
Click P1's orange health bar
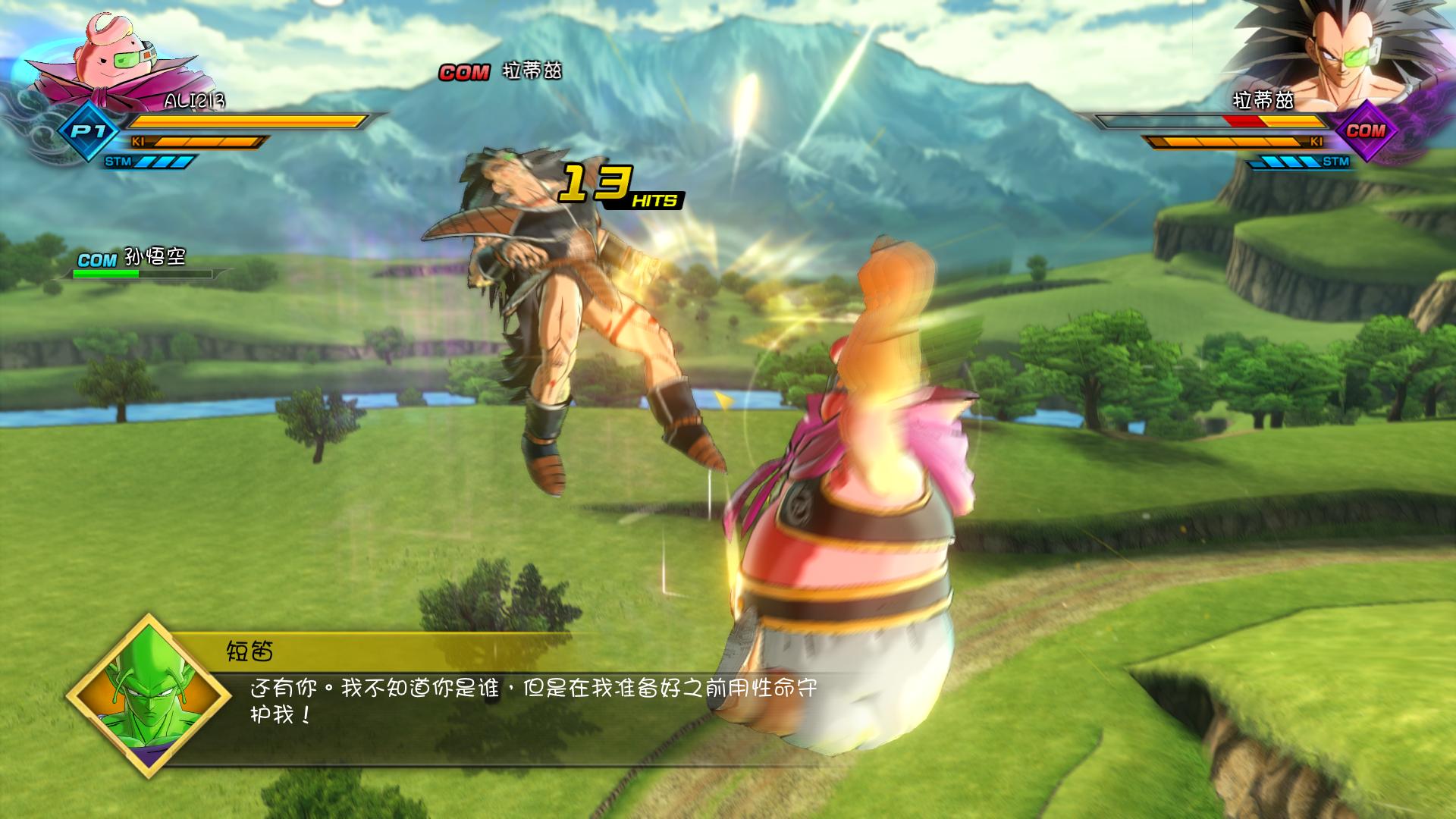pyautogui.click(x=243, y=119)
